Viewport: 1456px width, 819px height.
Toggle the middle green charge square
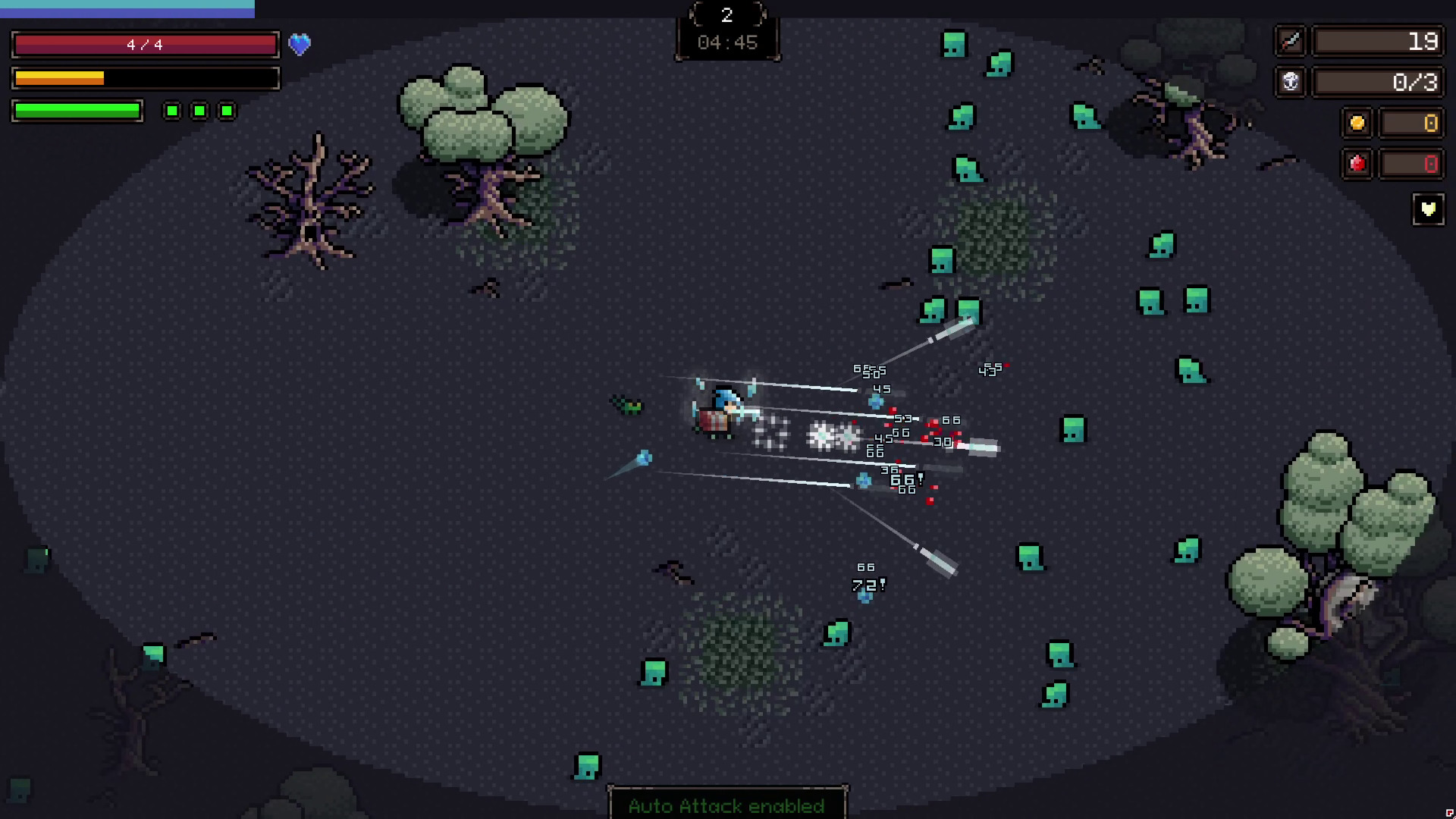199,111
